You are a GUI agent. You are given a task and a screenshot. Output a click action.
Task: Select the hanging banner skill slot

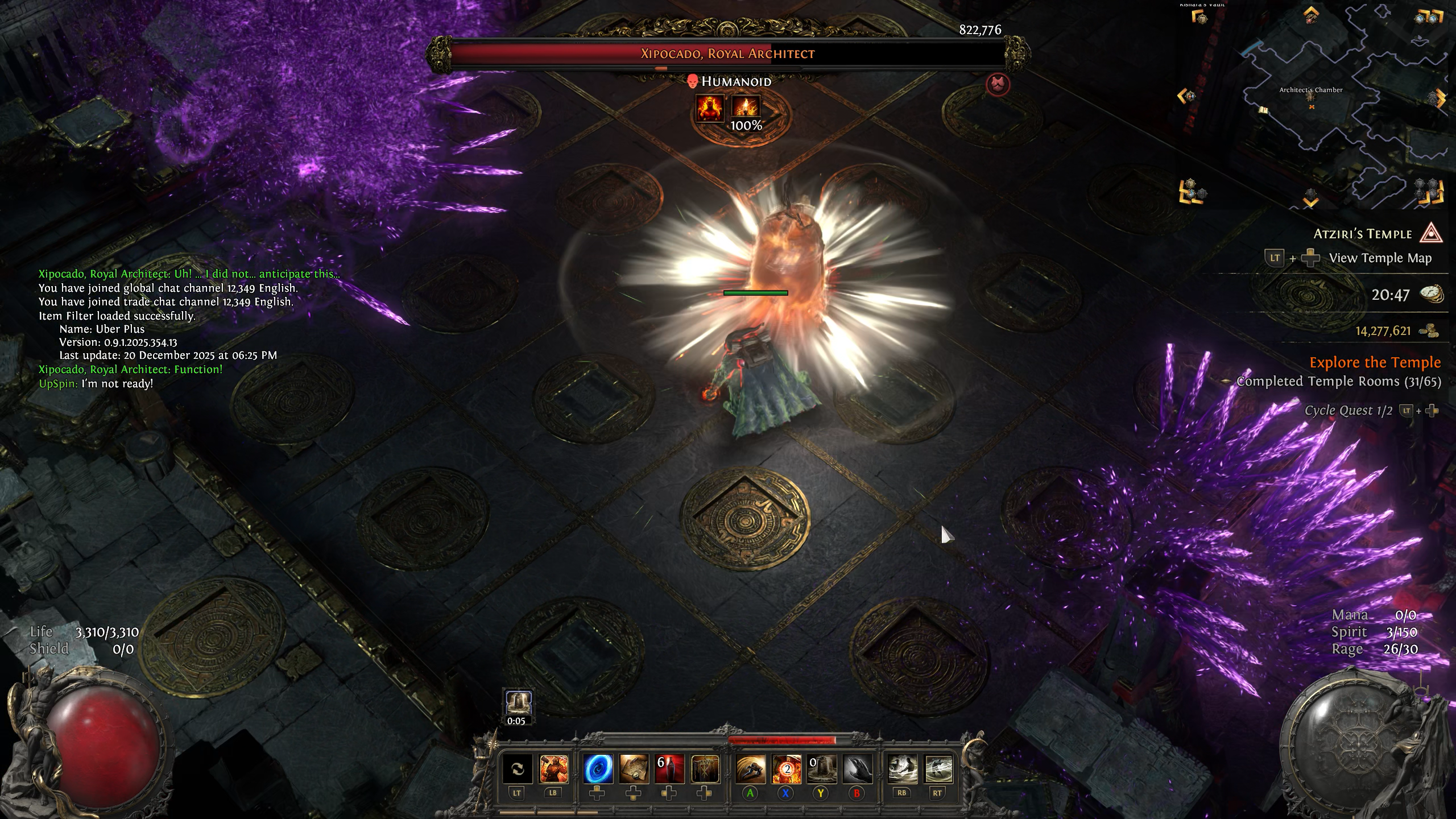(x=705, y=769)
